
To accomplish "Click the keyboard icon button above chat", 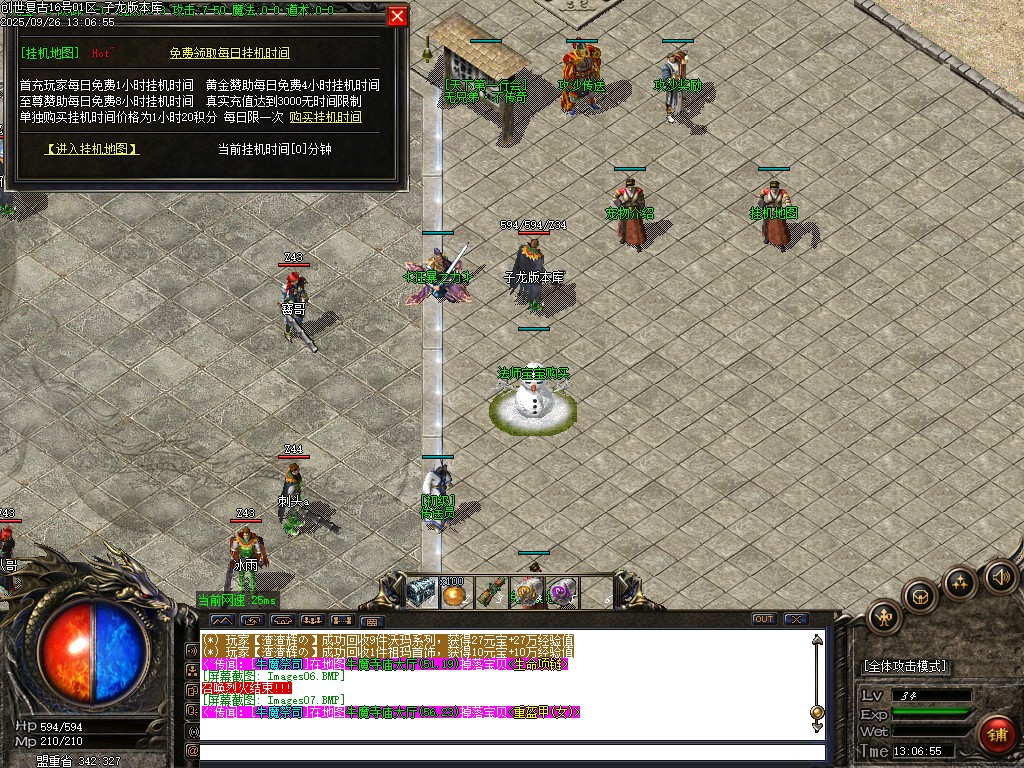I will (x=371, y=620).
